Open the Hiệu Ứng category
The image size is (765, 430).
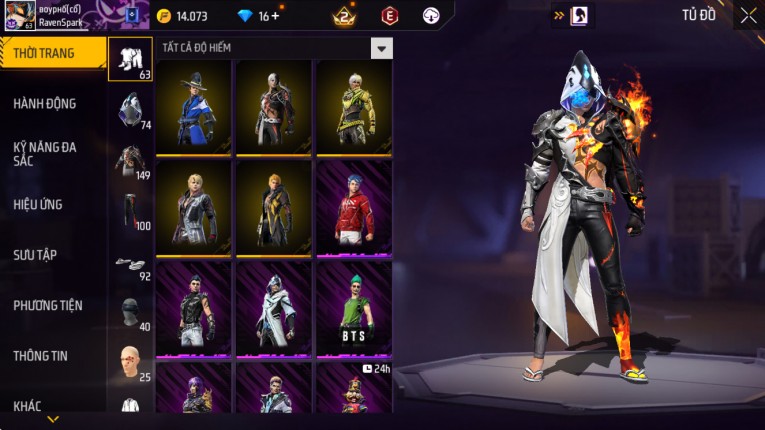tap(38, 204)
